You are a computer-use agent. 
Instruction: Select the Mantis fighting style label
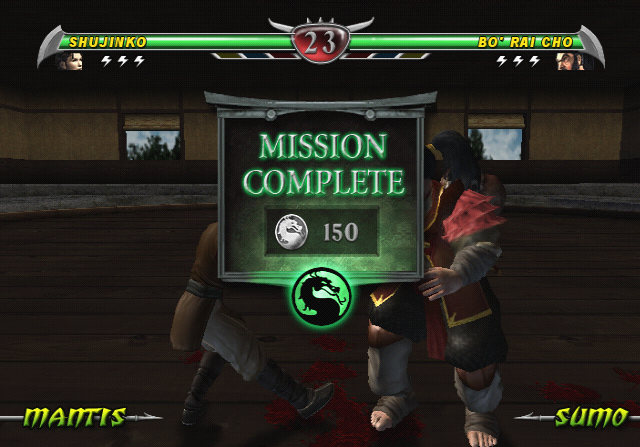[x=74, y=416]
